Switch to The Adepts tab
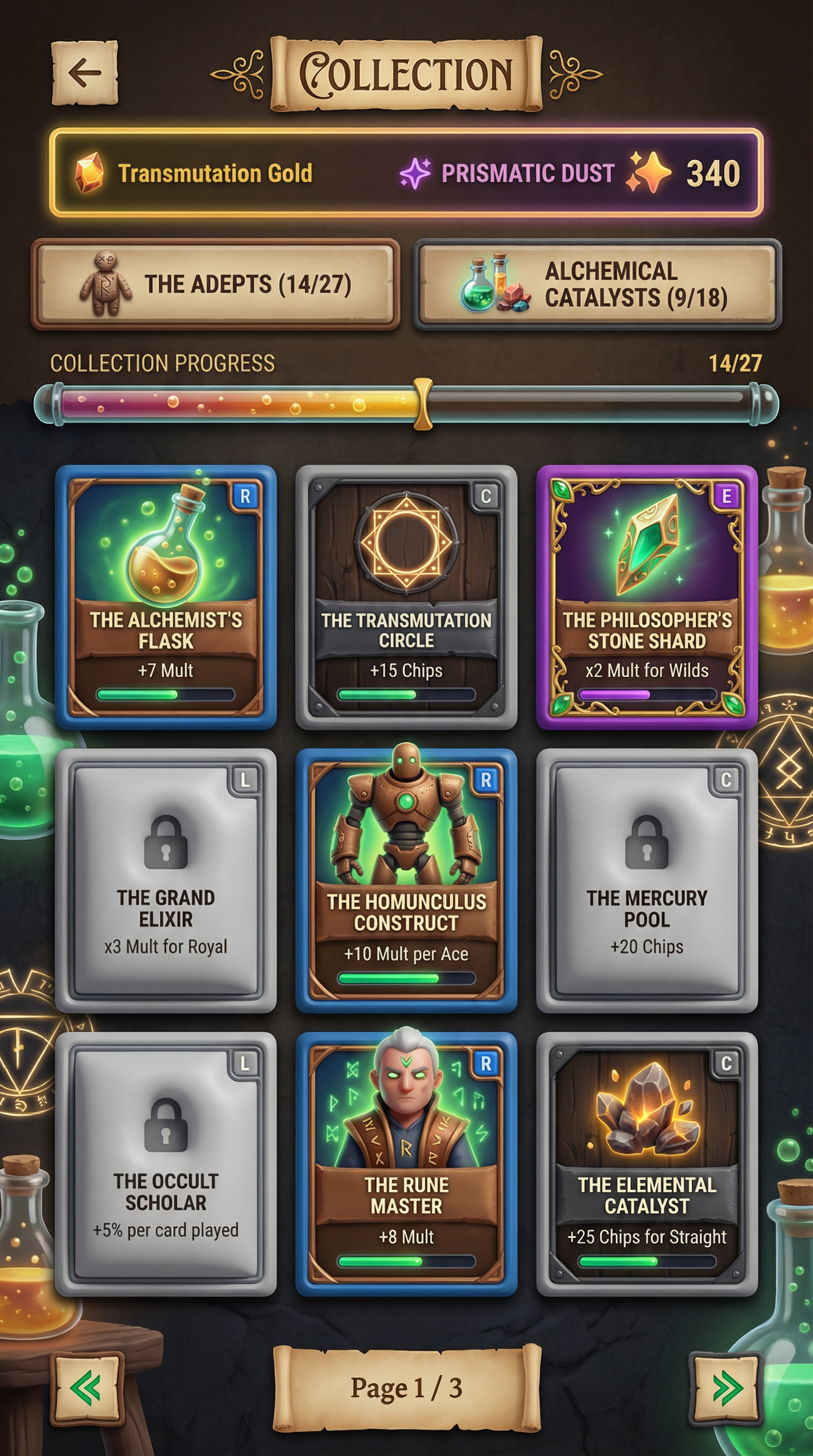This screenshot has height=1456, width=813. 215,284
